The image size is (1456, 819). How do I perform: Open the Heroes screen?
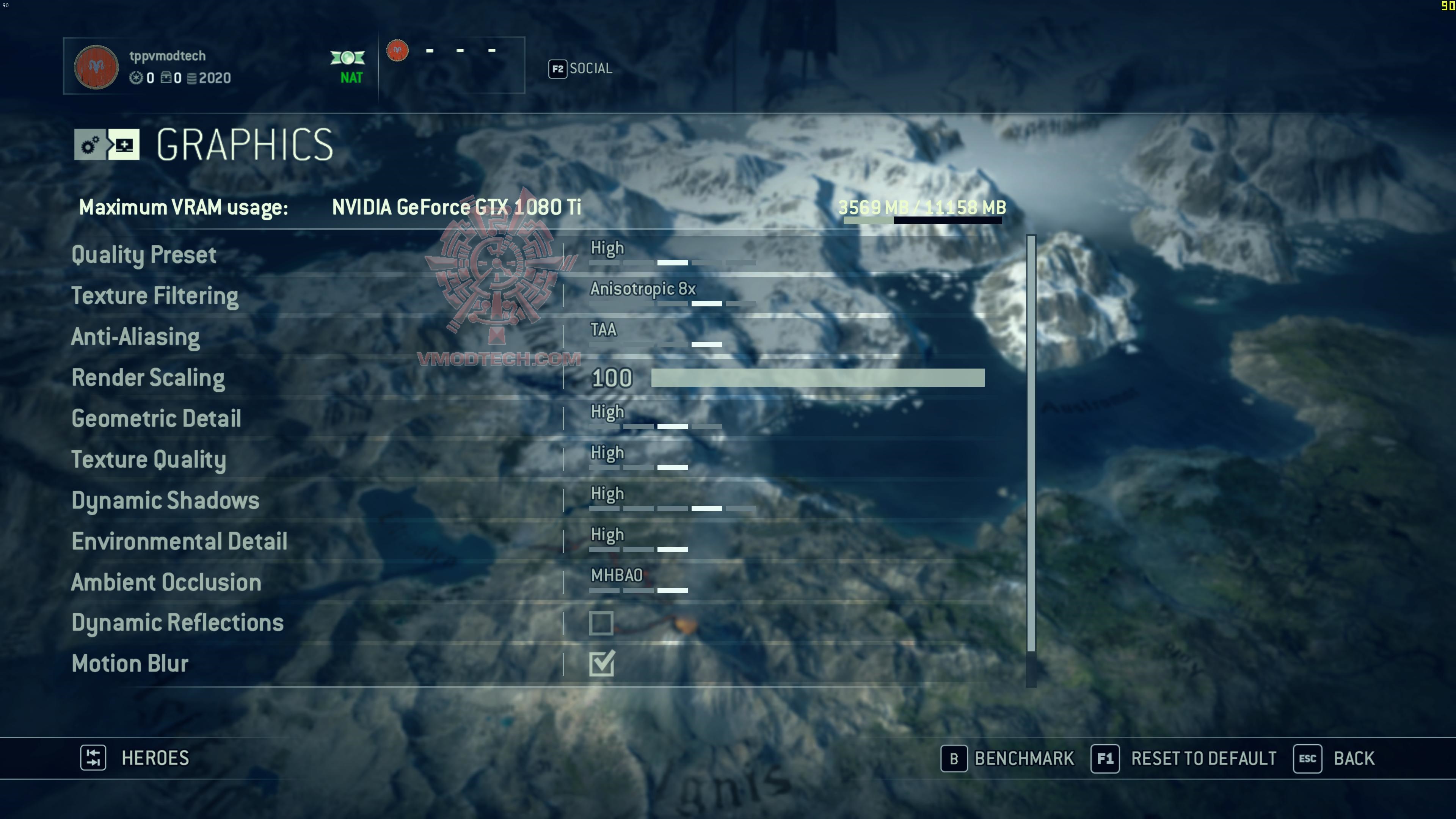pyautogui.click(x=136, y=758)
